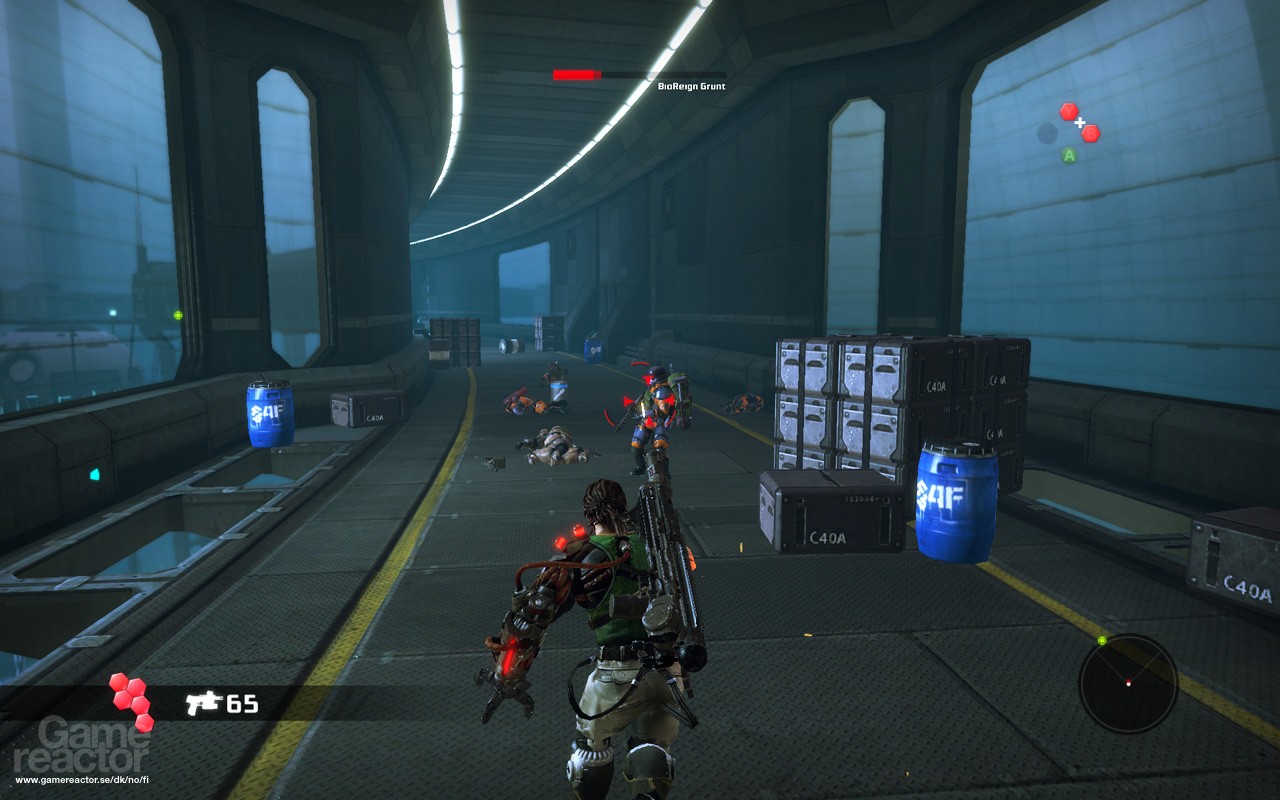Select the B button prompt icon
This screenshot has width=1280, height=800.
click(x=1090, y=133)
